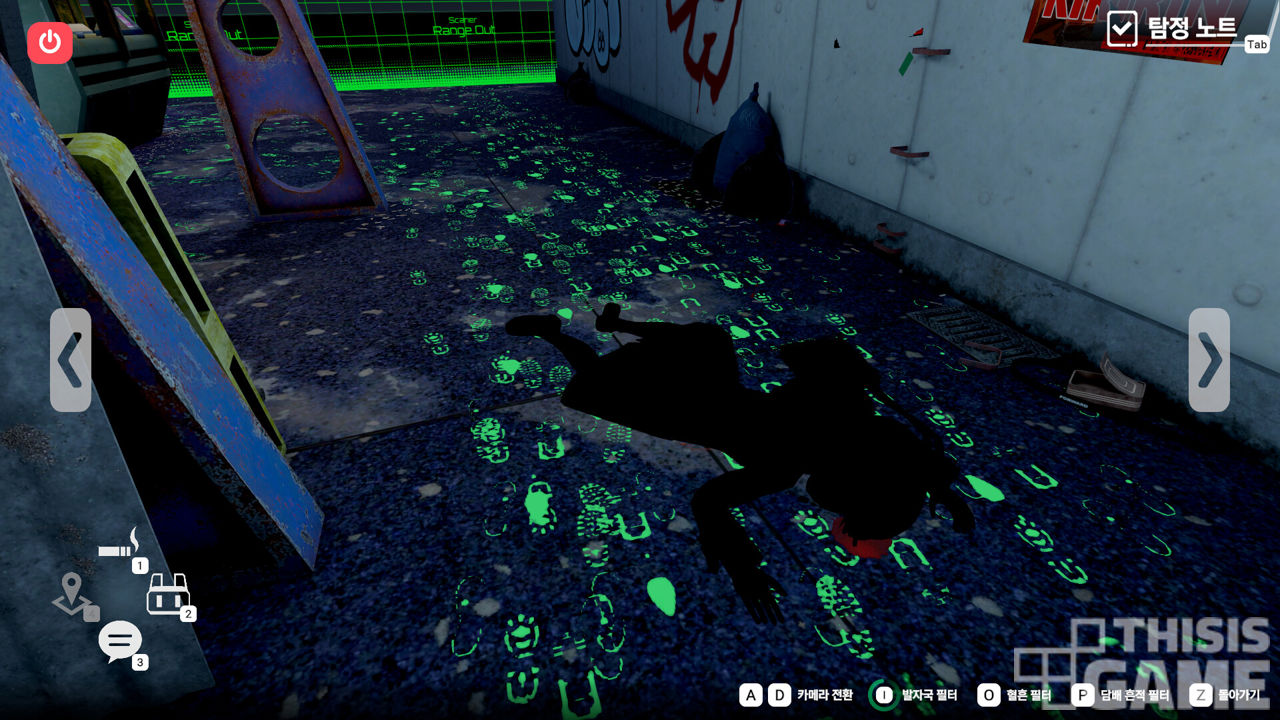The image size is (1280, 720).
Task: Open the 탐정 노트 detective notes
Action: coord(1176,28)
